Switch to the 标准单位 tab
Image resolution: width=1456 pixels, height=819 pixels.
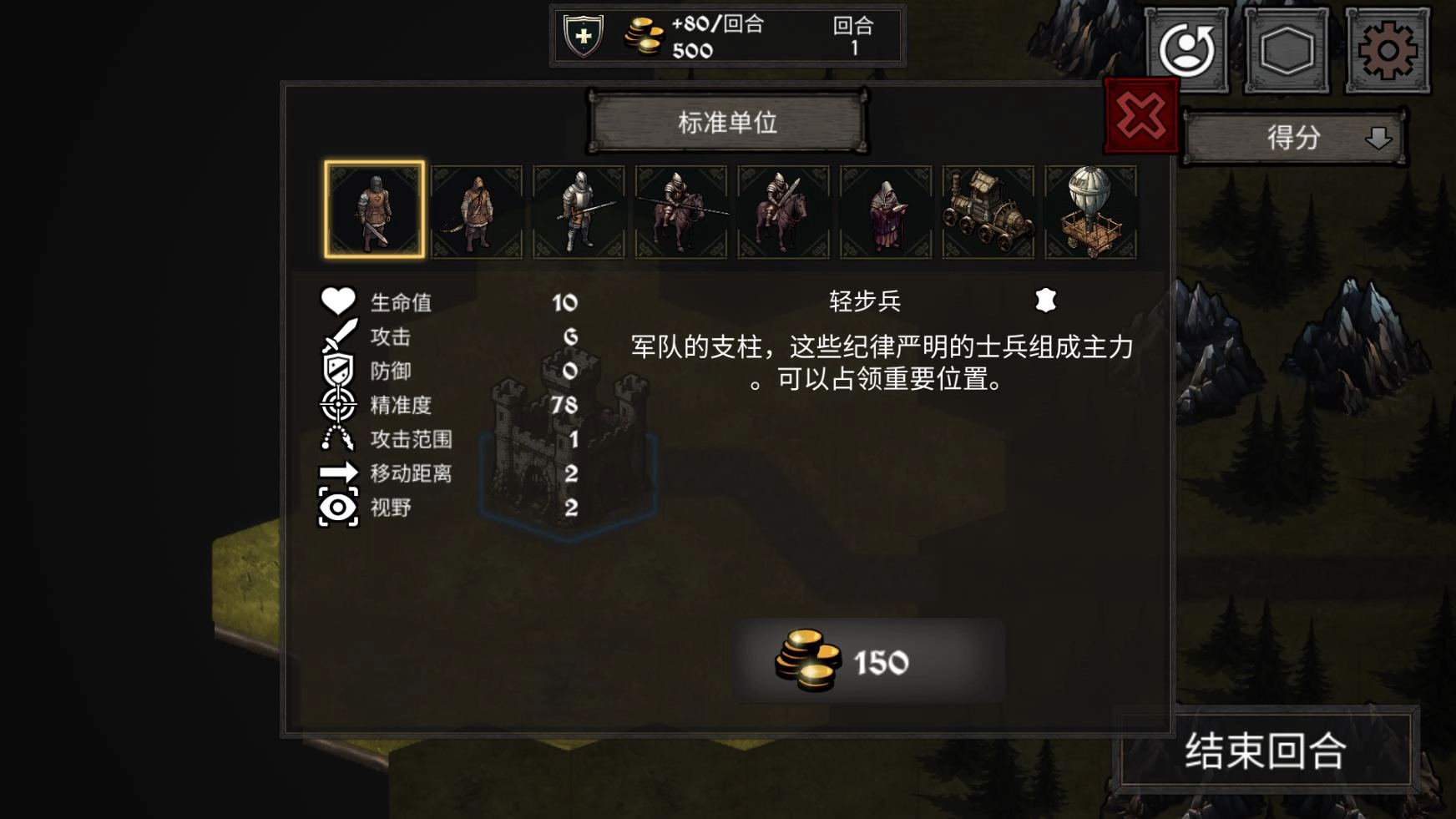729,123
